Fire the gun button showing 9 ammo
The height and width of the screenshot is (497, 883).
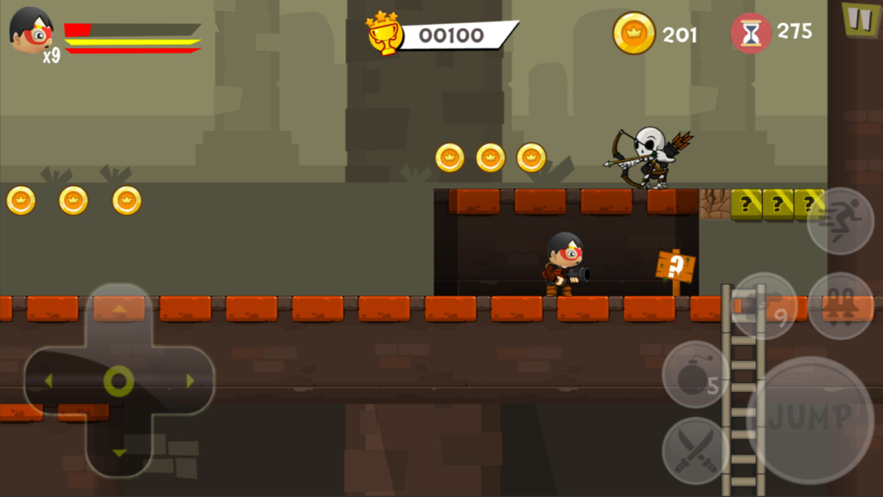point(766,305)
